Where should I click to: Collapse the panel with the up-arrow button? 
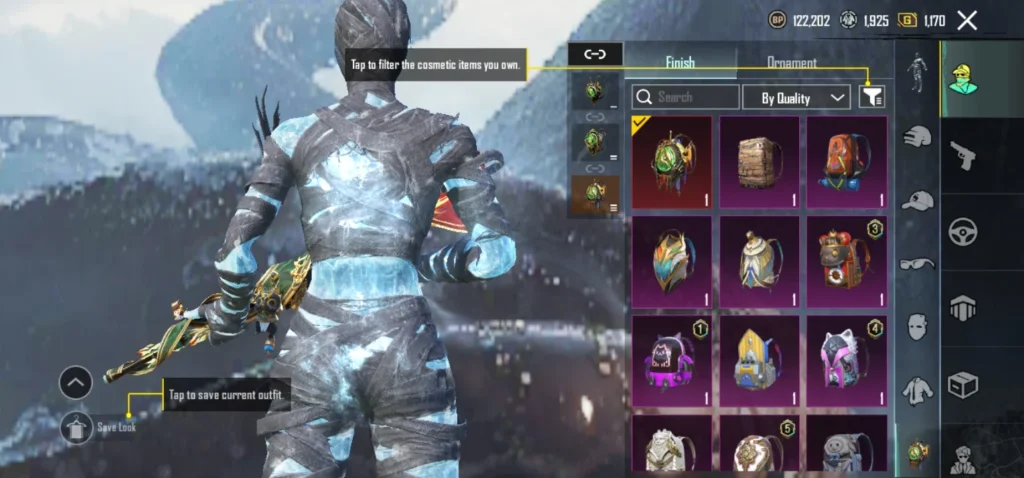(76, 382)
